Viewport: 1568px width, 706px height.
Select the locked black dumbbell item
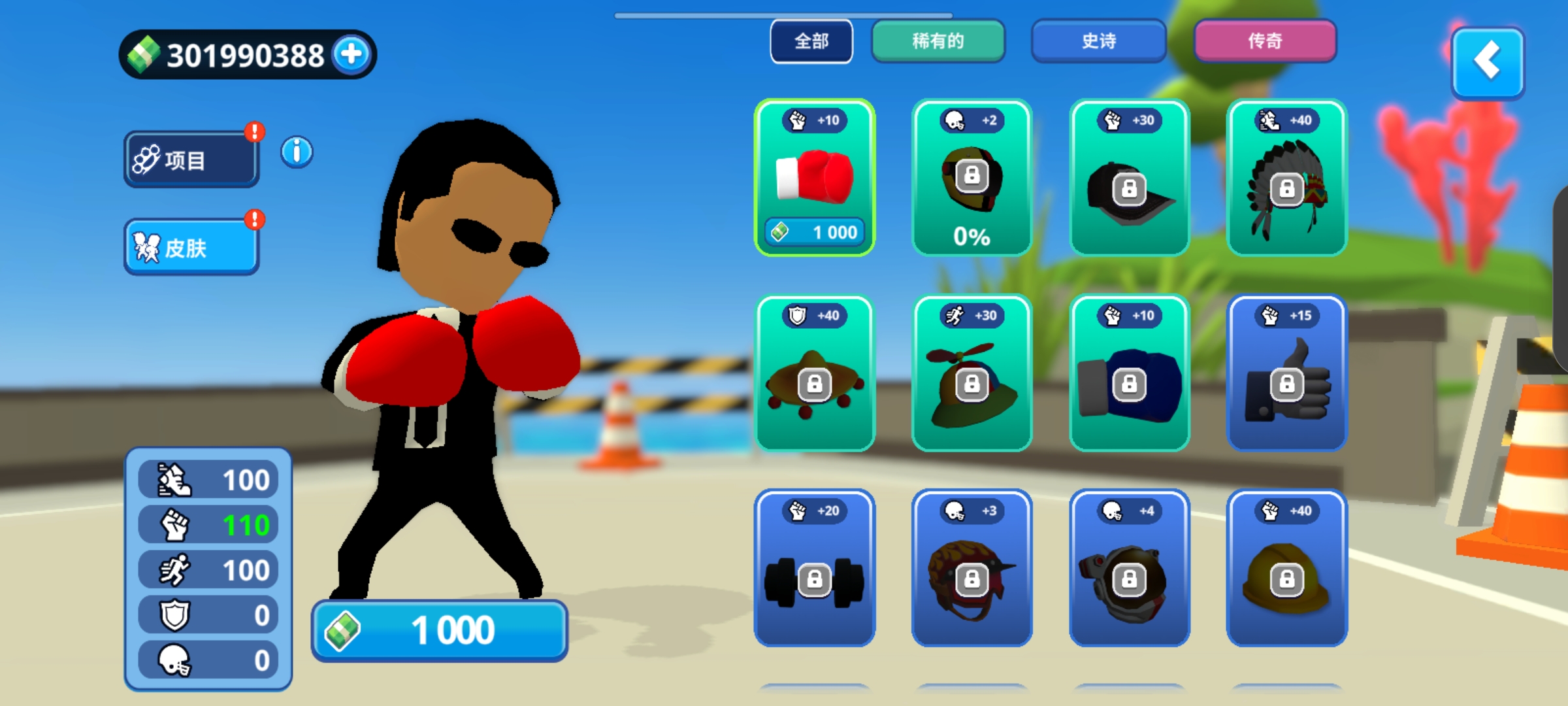[815, 568]
